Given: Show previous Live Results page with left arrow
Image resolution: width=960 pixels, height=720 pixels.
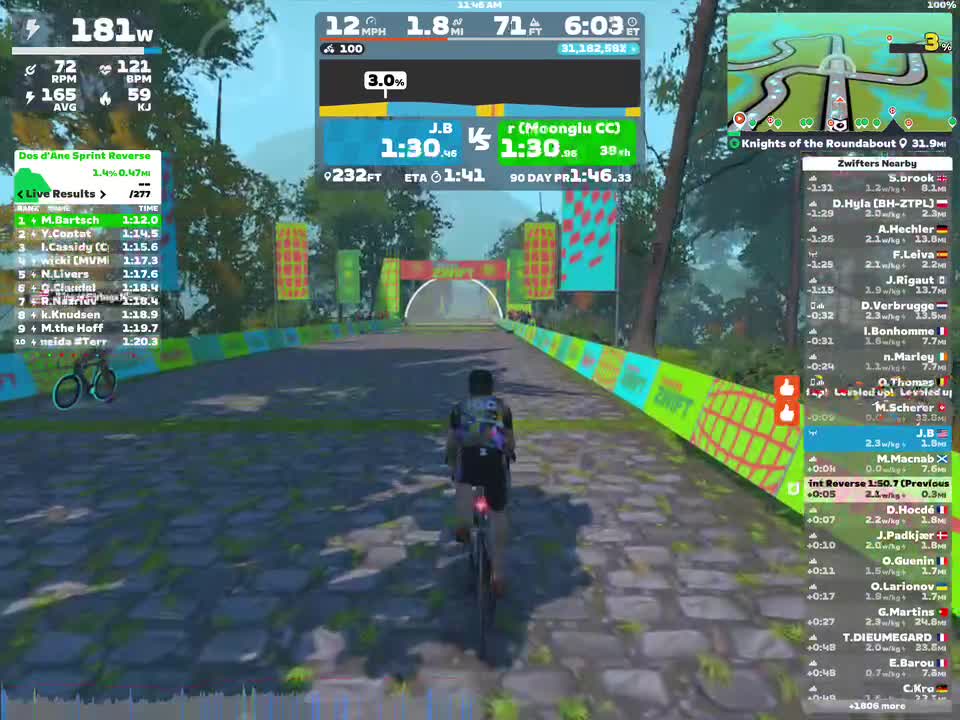Looking at the screenshot, I should 20,194.
